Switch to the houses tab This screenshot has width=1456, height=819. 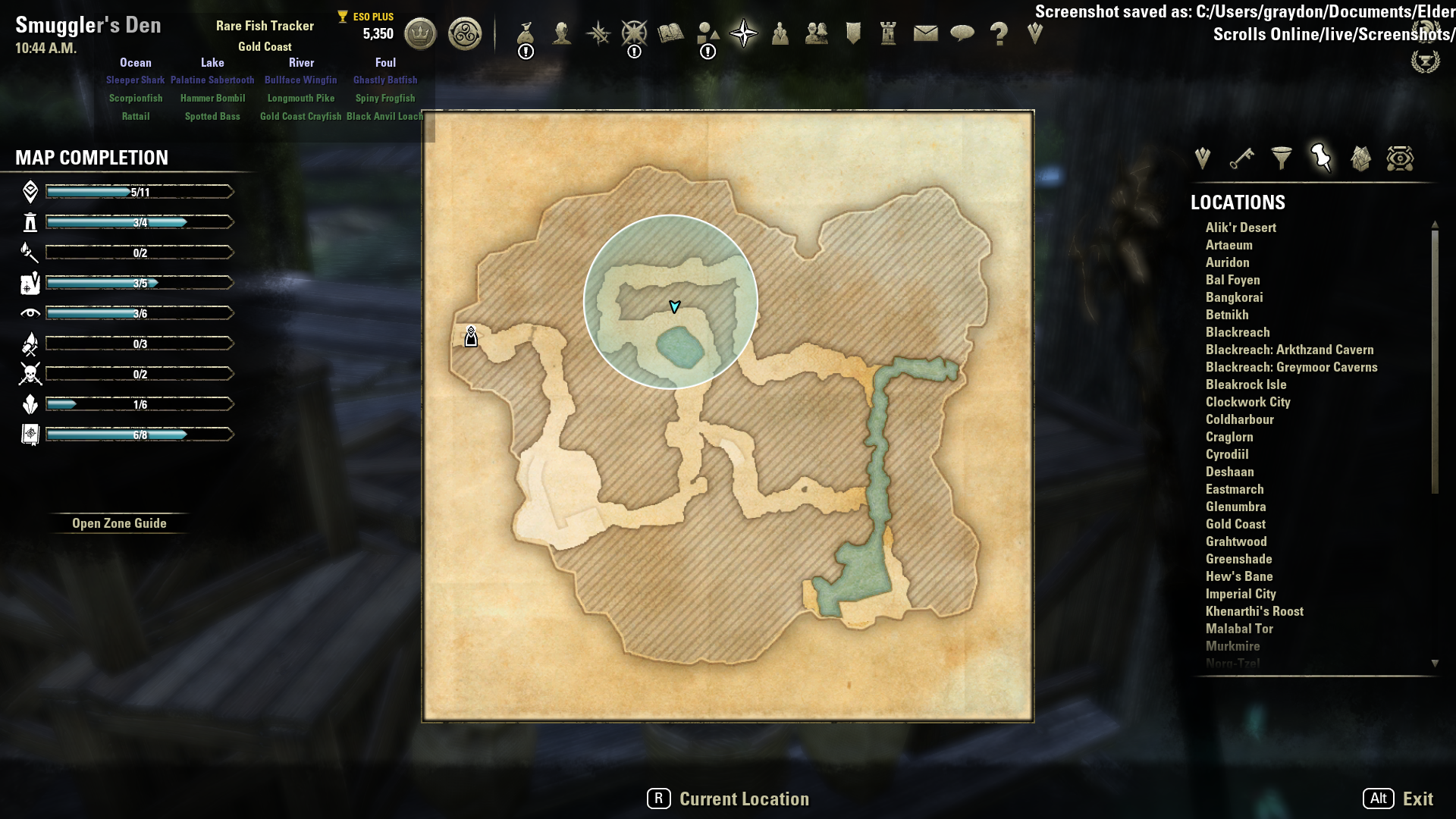click(1360, 158)
